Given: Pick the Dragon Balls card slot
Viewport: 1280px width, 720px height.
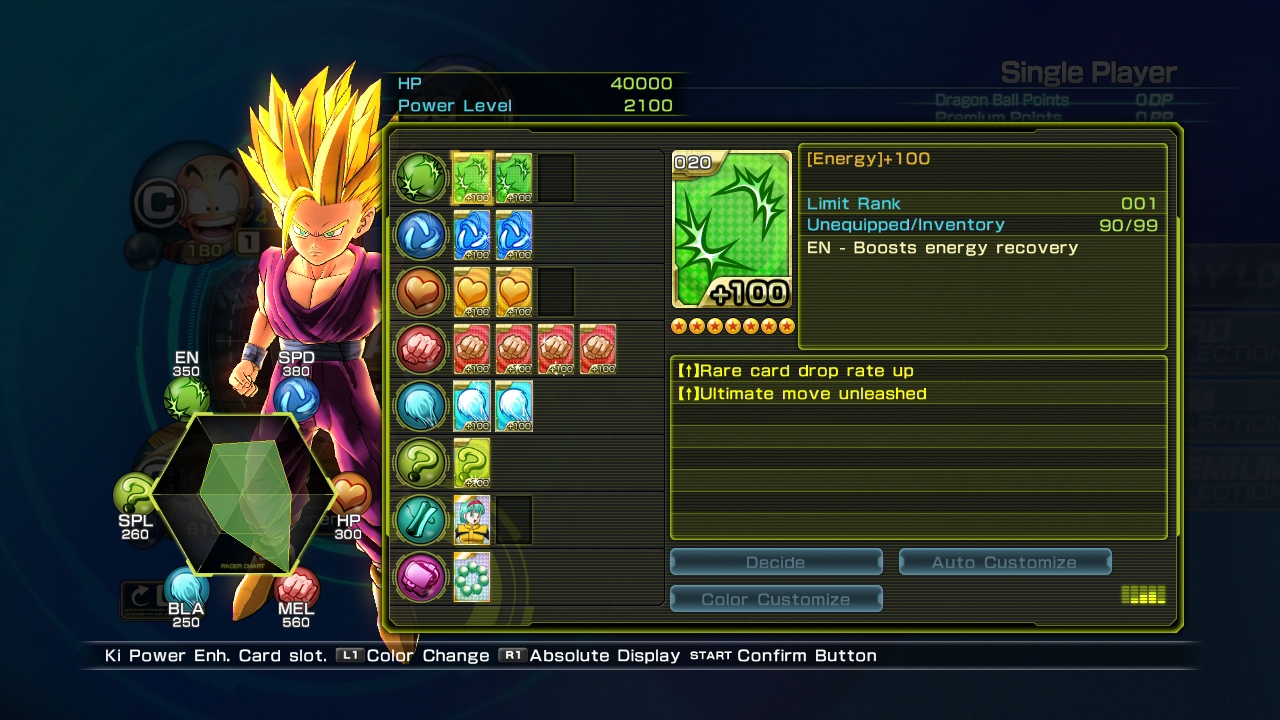Looking at the screenshot, I should click(472, 577).
